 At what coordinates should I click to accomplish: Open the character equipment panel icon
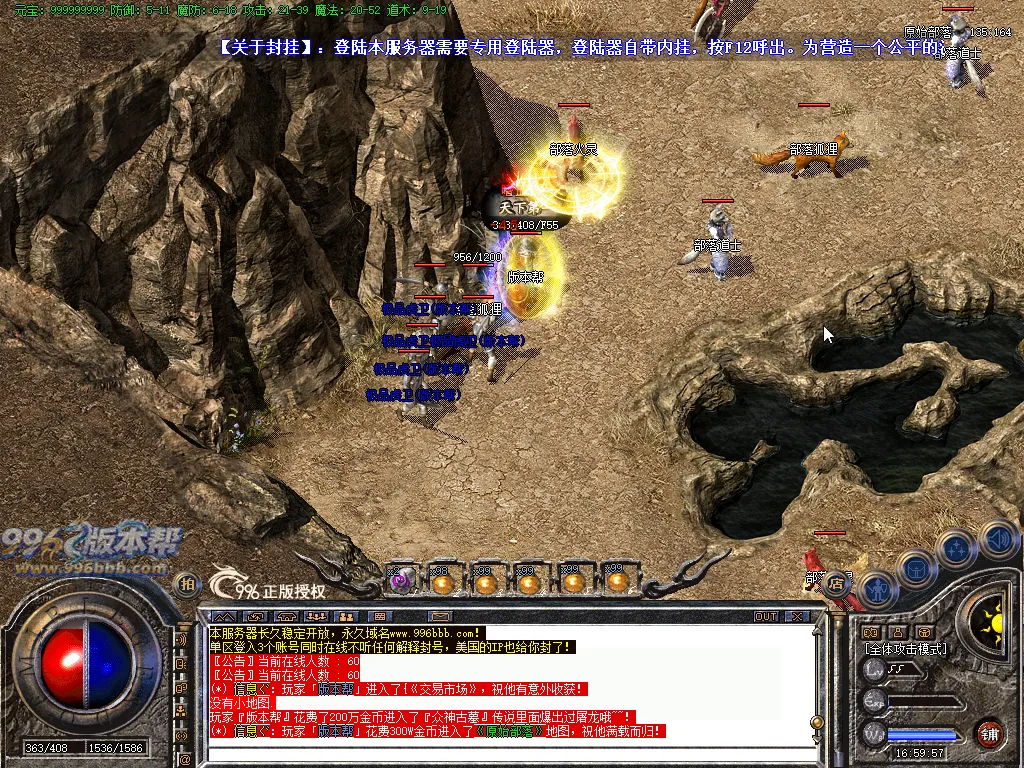pos(877,590)
